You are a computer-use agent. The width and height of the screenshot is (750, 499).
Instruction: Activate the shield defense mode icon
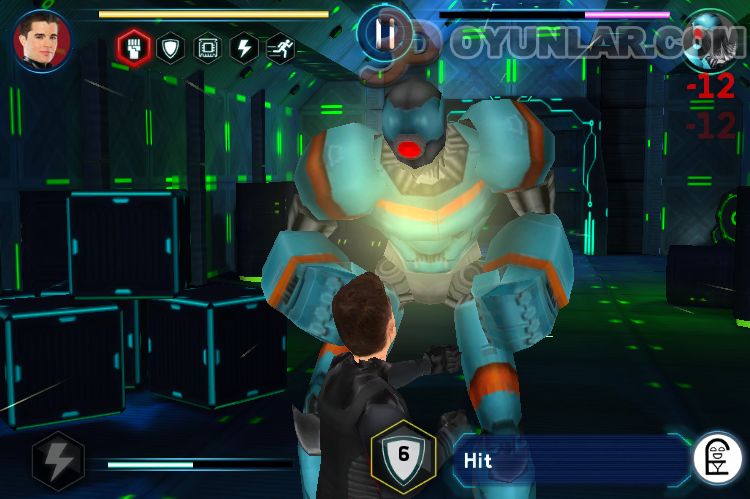click(x=170, y=47)
